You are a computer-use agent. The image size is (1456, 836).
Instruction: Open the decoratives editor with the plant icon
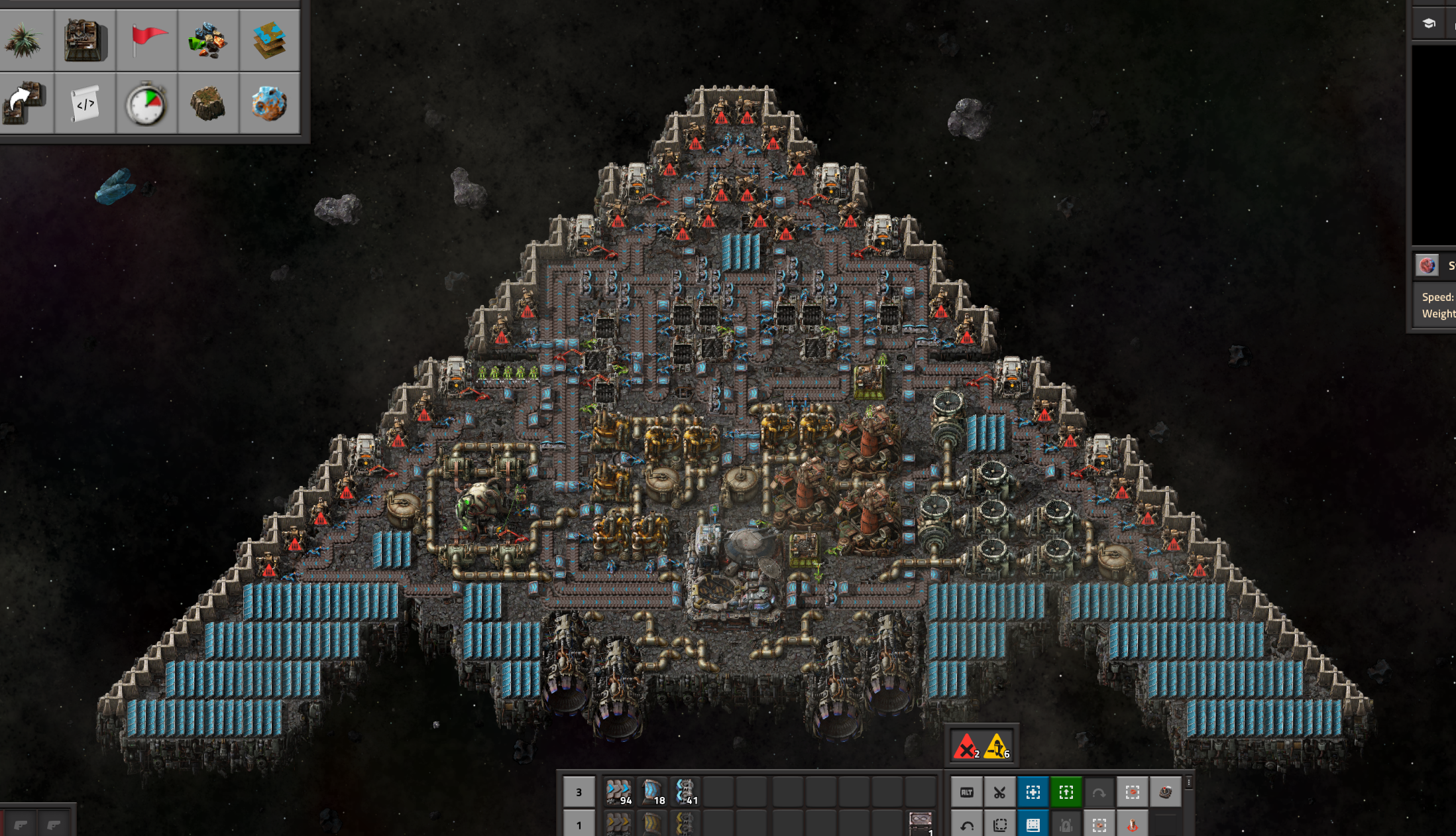tap(25, 40)
